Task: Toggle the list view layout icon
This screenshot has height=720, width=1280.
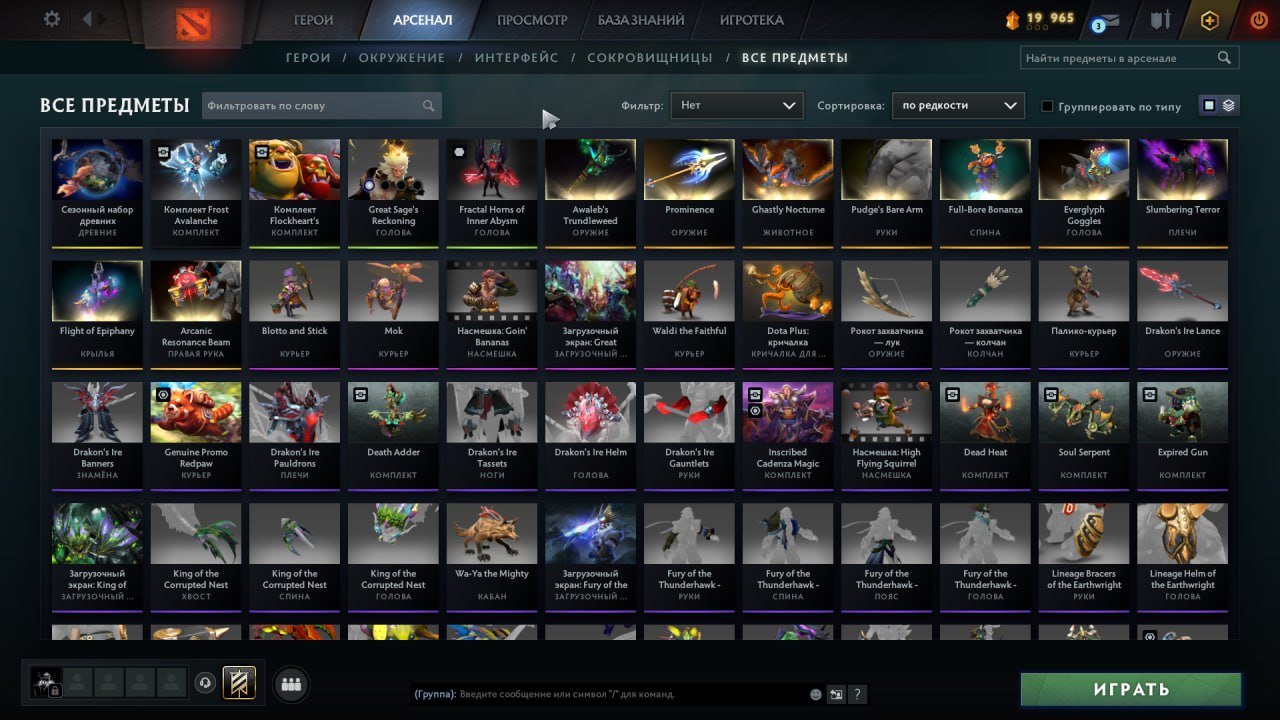Action: (1228, 105)
